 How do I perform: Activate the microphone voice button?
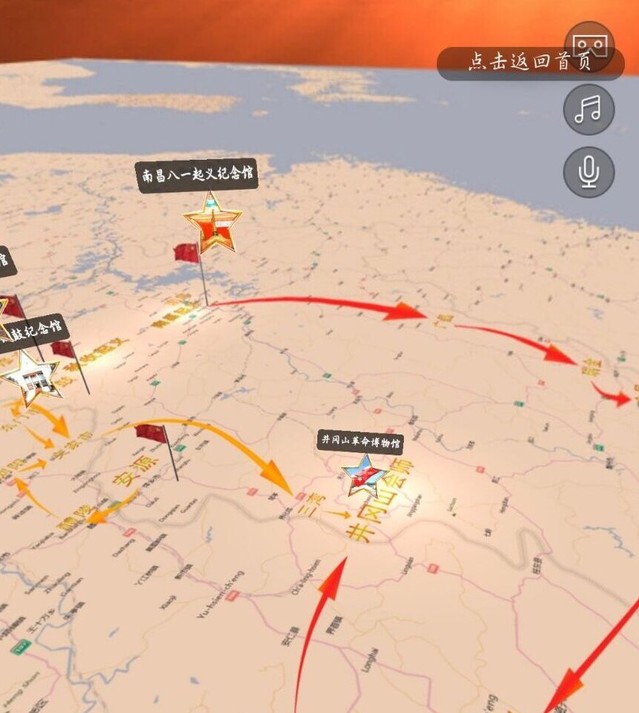(589, 172)
